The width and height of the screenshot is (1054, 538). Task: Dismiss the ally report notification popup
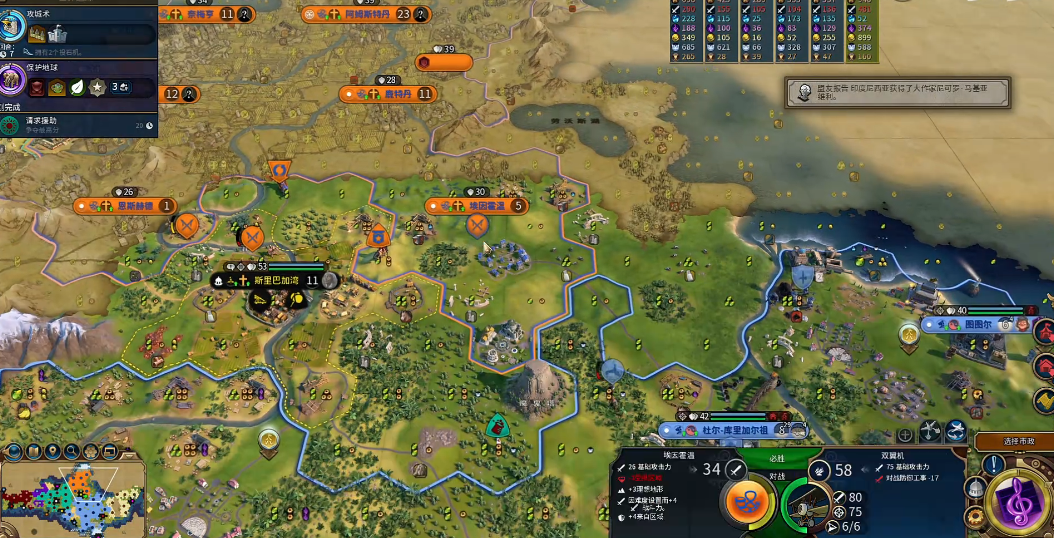tap(897, 93)
